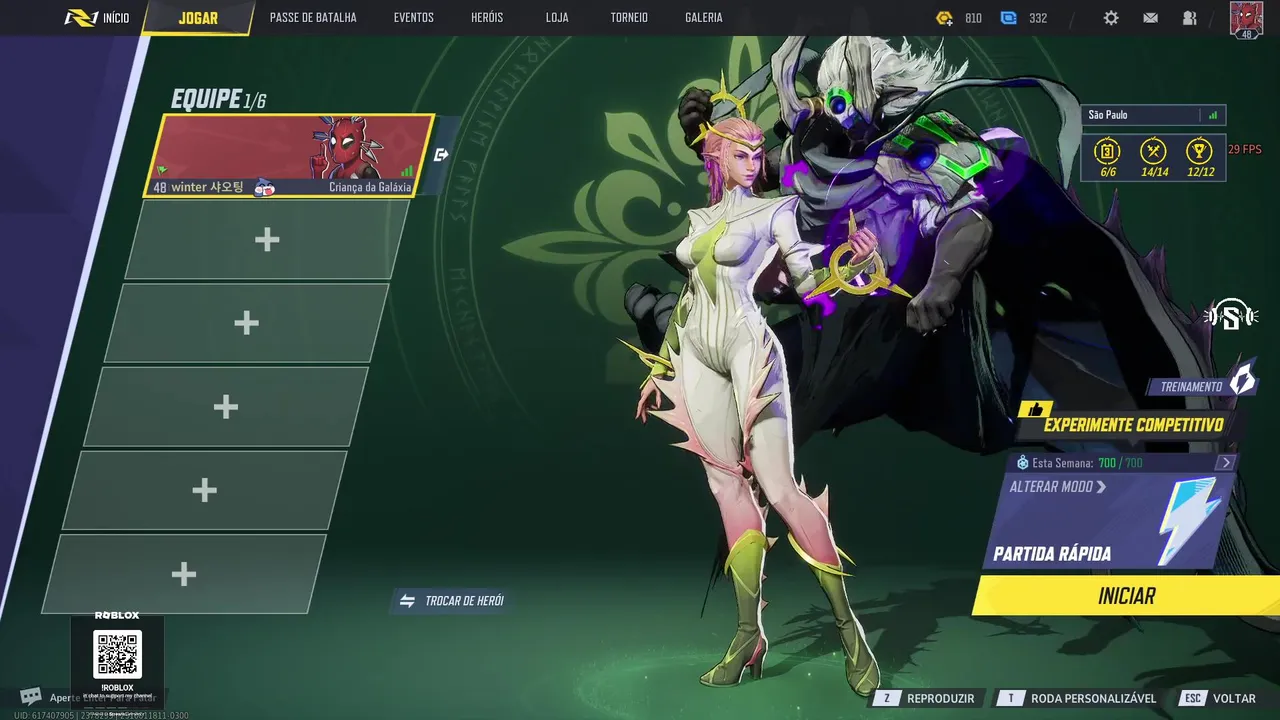Image resolution: width=1280 pixels, height=720 pixels.
Task: Go to the Início home tab
Action: tap(97, 18)
